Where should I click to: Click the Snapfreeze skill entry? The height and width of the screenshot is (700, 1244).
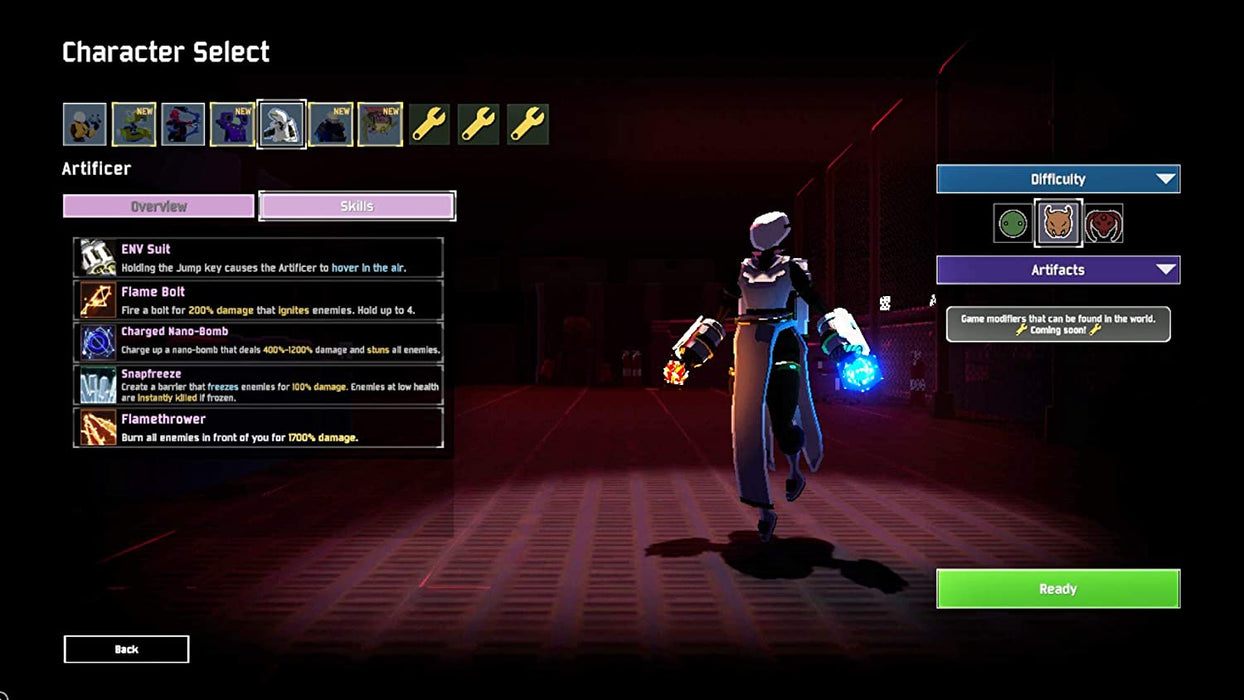tap(258, 384)
